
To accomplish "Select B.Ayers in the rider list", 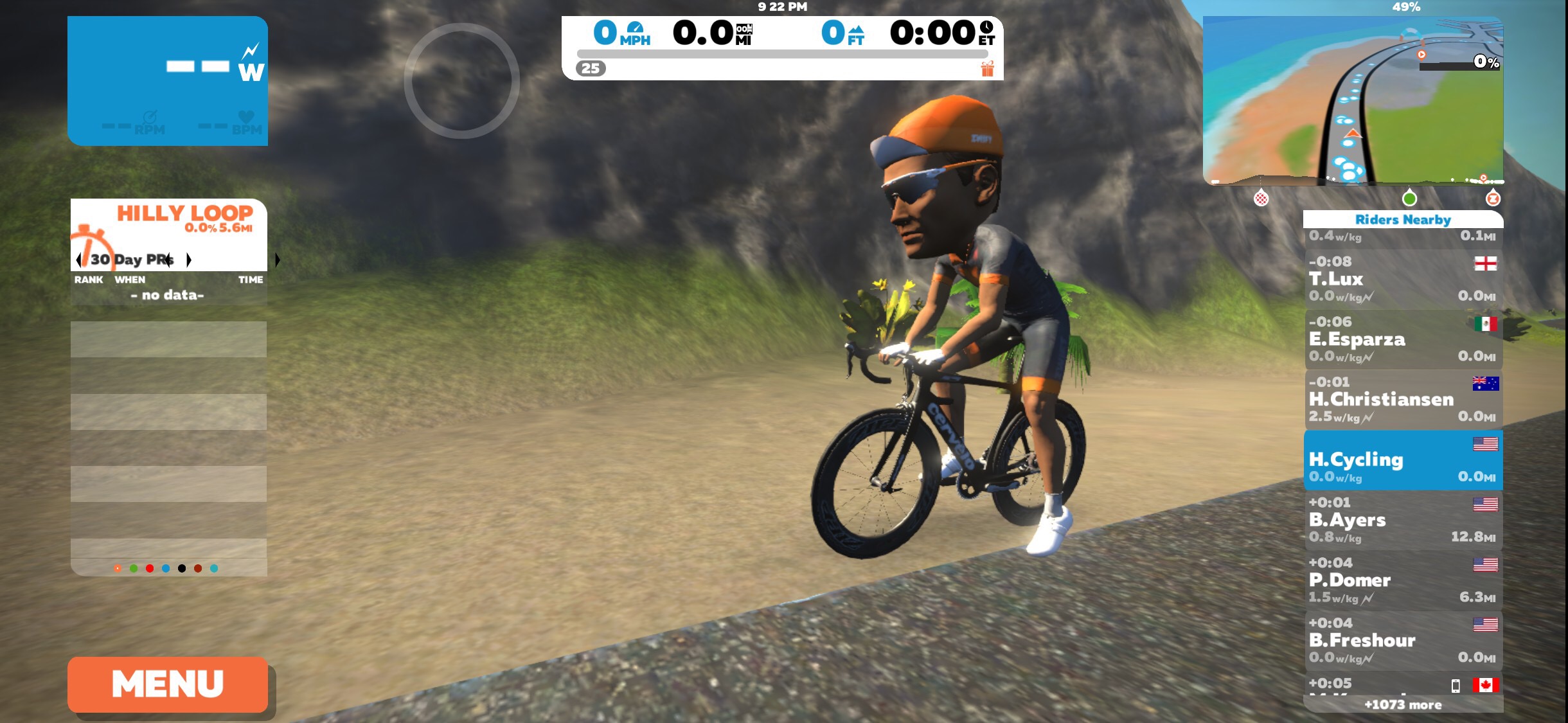I will 1403,520.
